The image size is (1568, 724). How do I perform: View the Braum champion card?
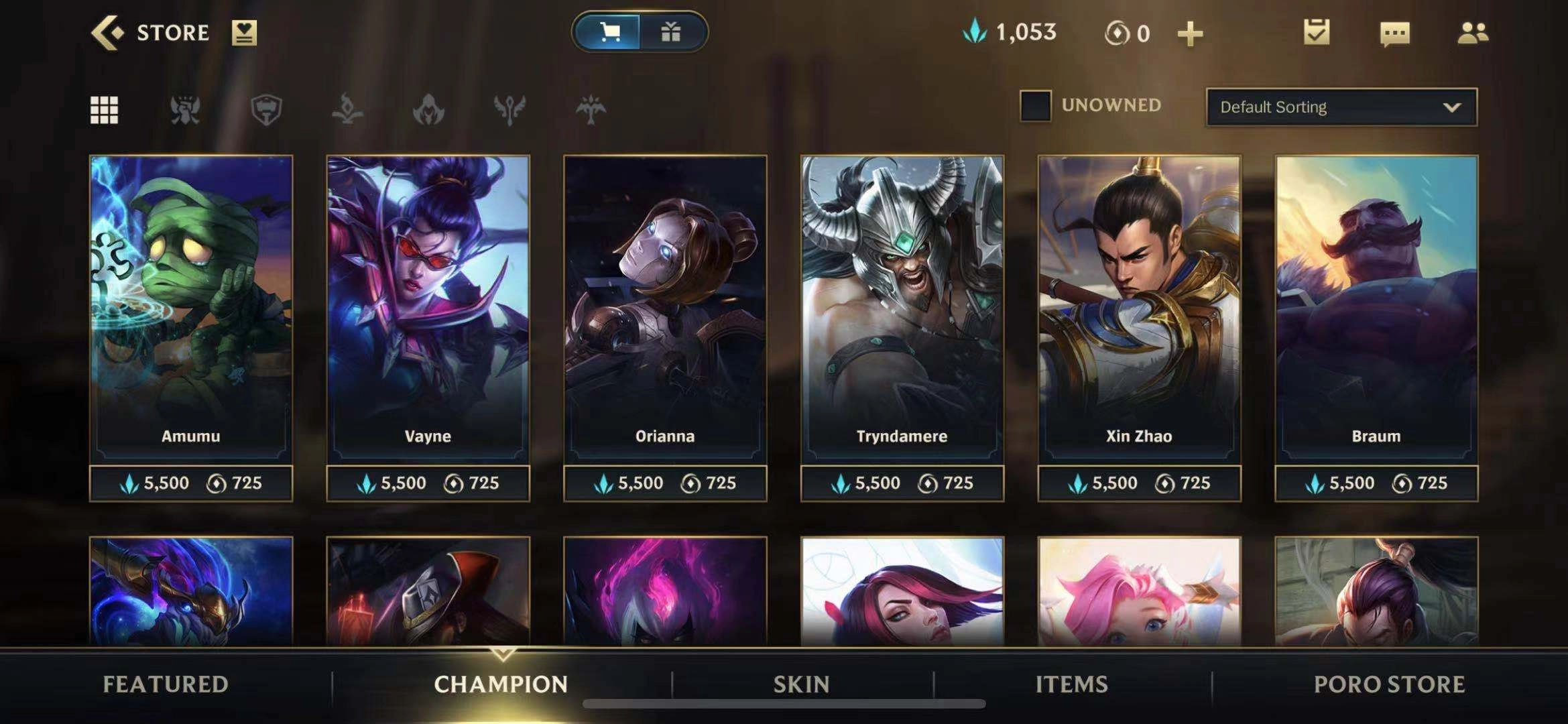click(x=1376, y=308)
